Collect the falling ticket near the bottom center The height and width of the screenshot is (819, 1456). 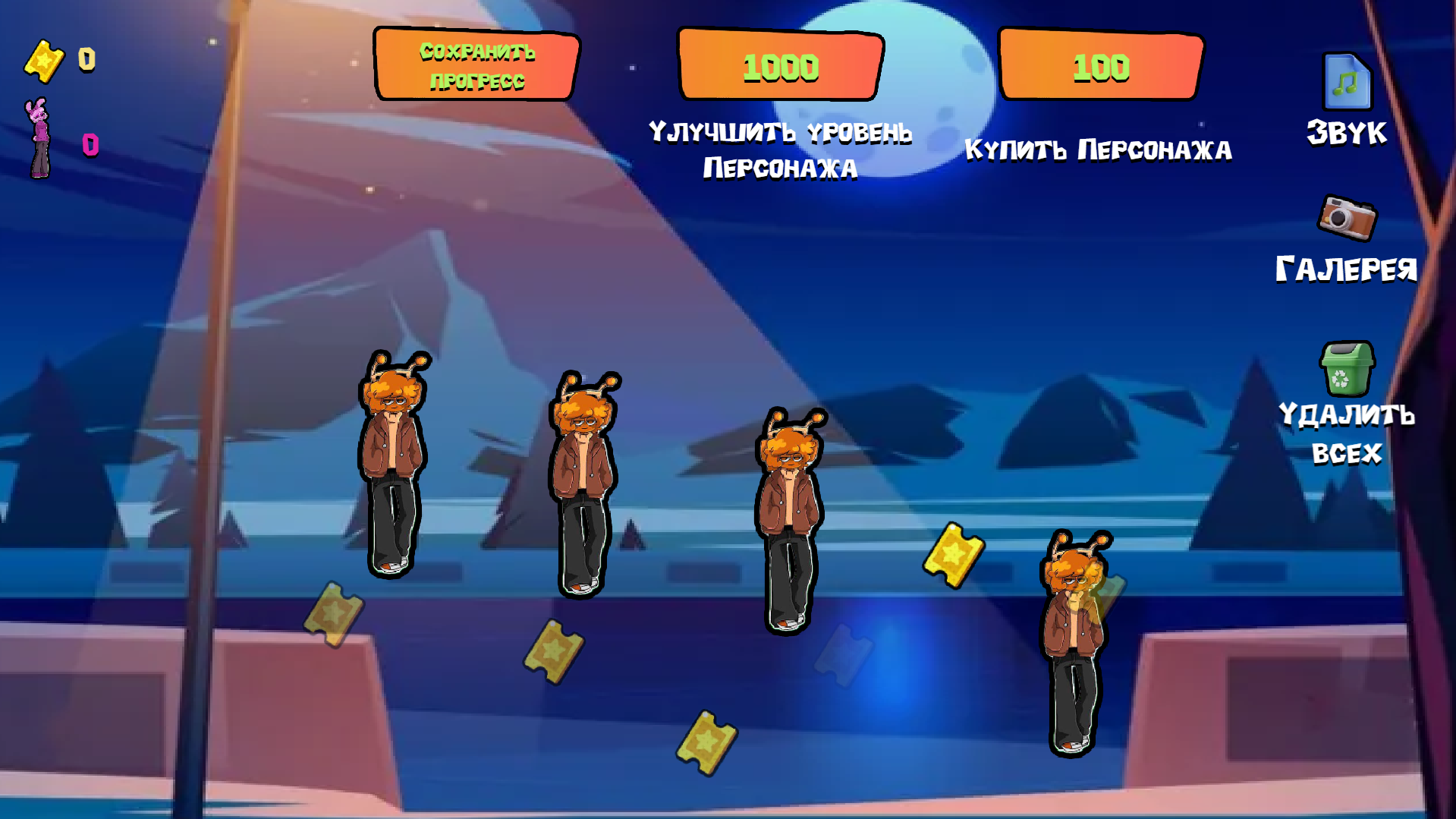(709, 742)
